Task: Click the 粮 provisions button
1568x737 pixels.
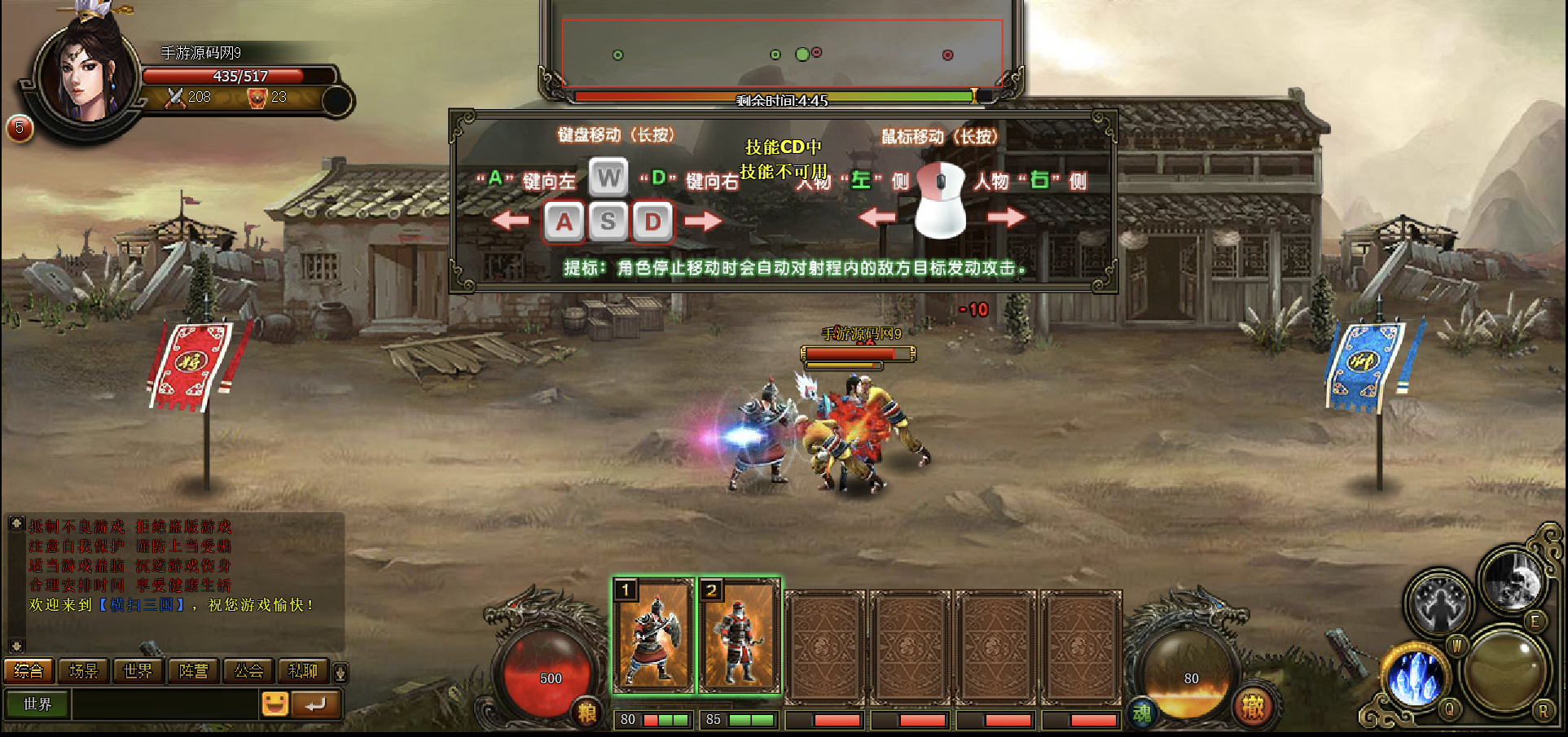Action: pyautogui.click(x=586, y=713)
